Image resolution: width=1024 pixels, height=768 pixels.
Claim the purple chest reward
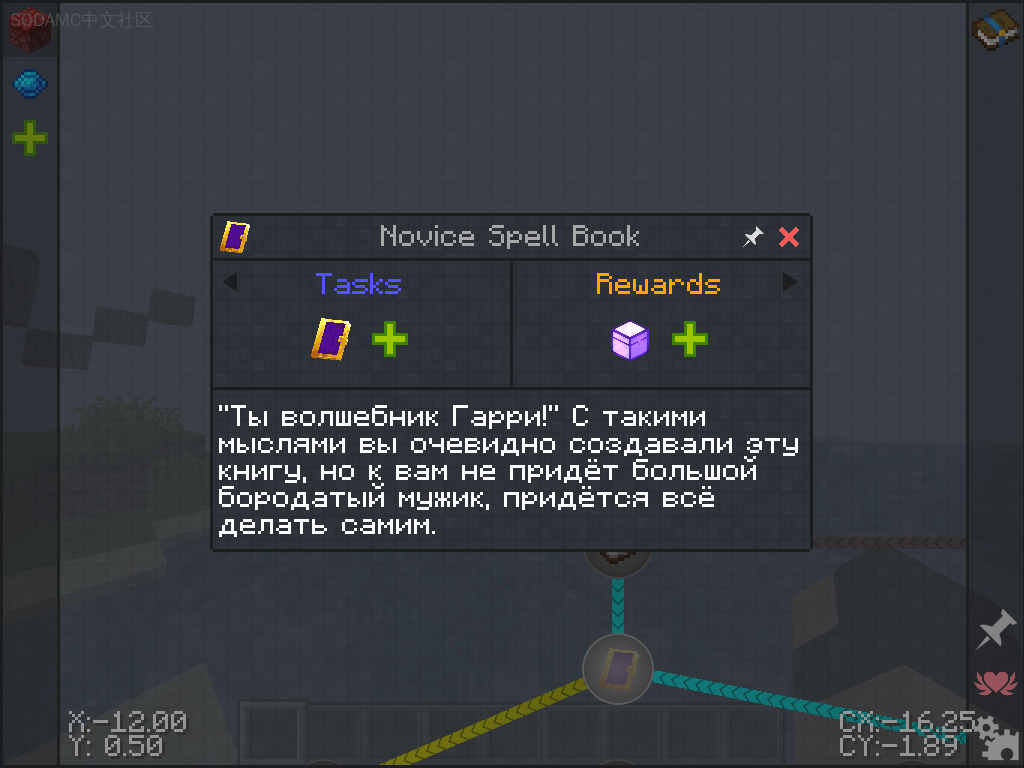click(x=630, y=340)
